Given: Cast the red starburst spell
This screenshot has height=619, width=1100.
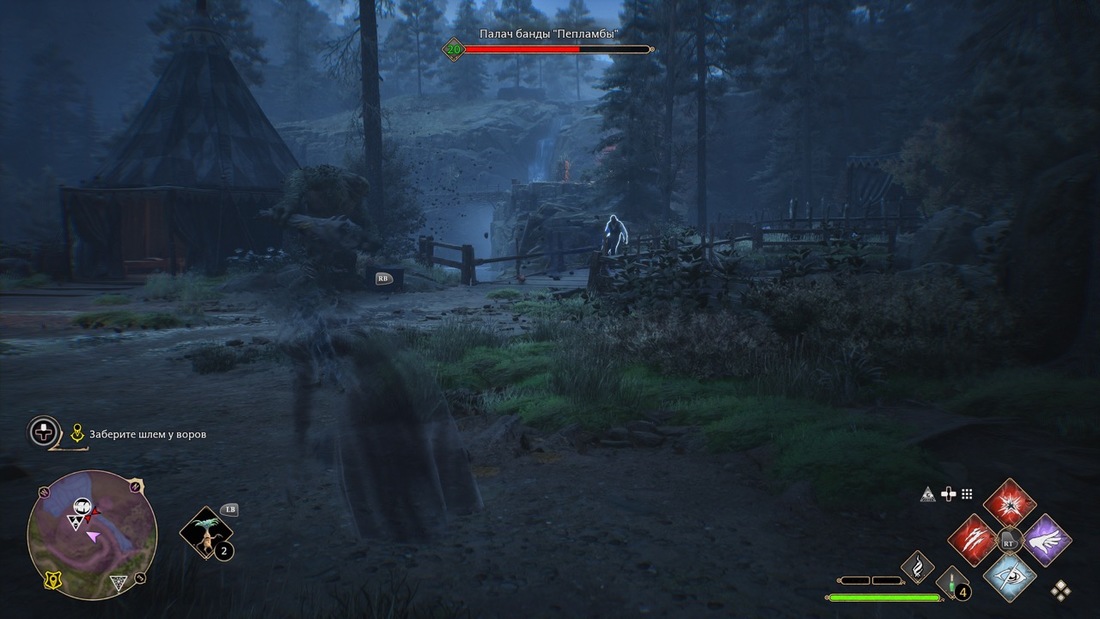Looking at the screenshot, I should coord(1009,502).
